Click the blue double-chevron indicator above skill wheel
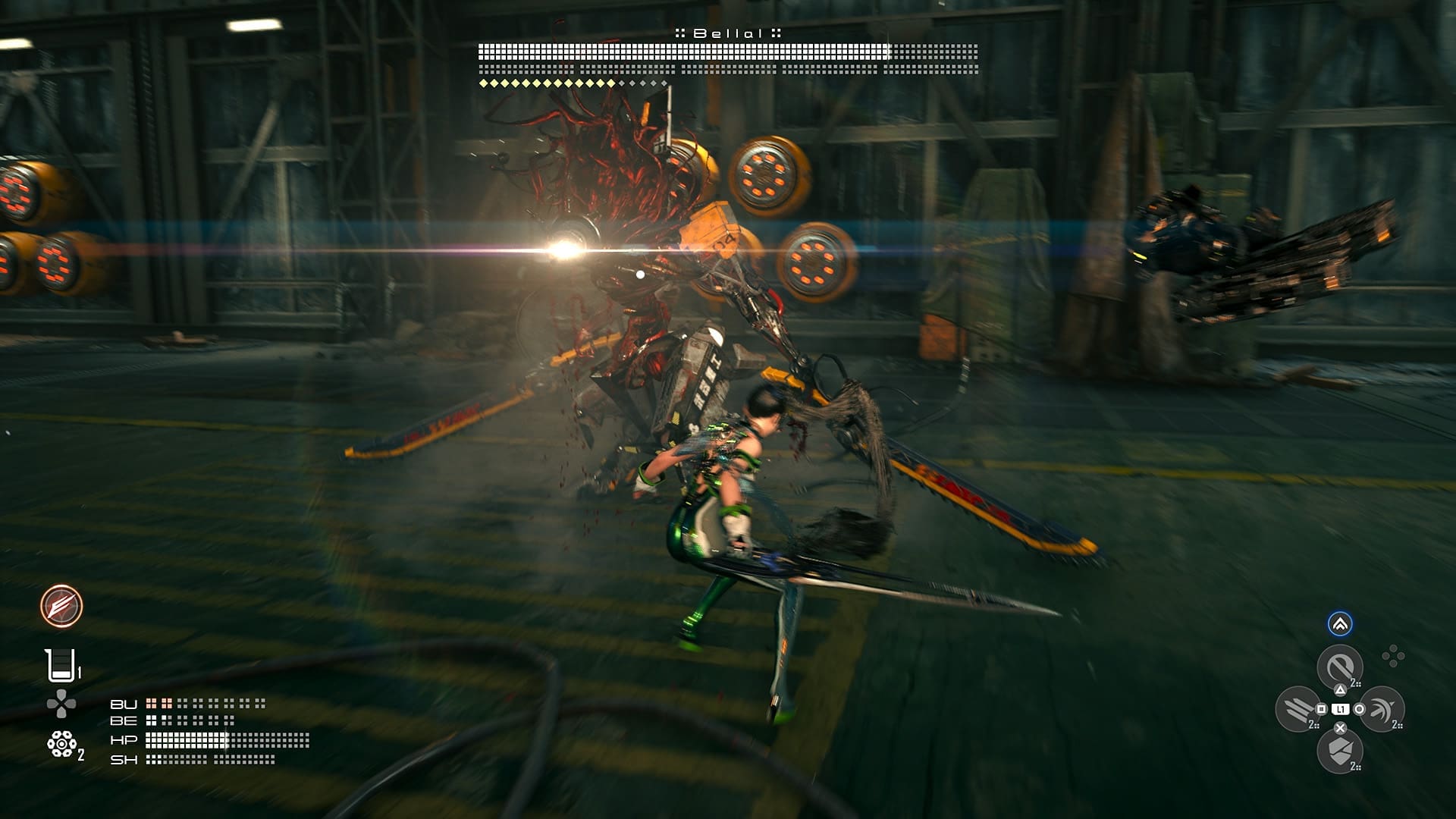This screenshot has width=1456, height=819. pos(1339,624)
